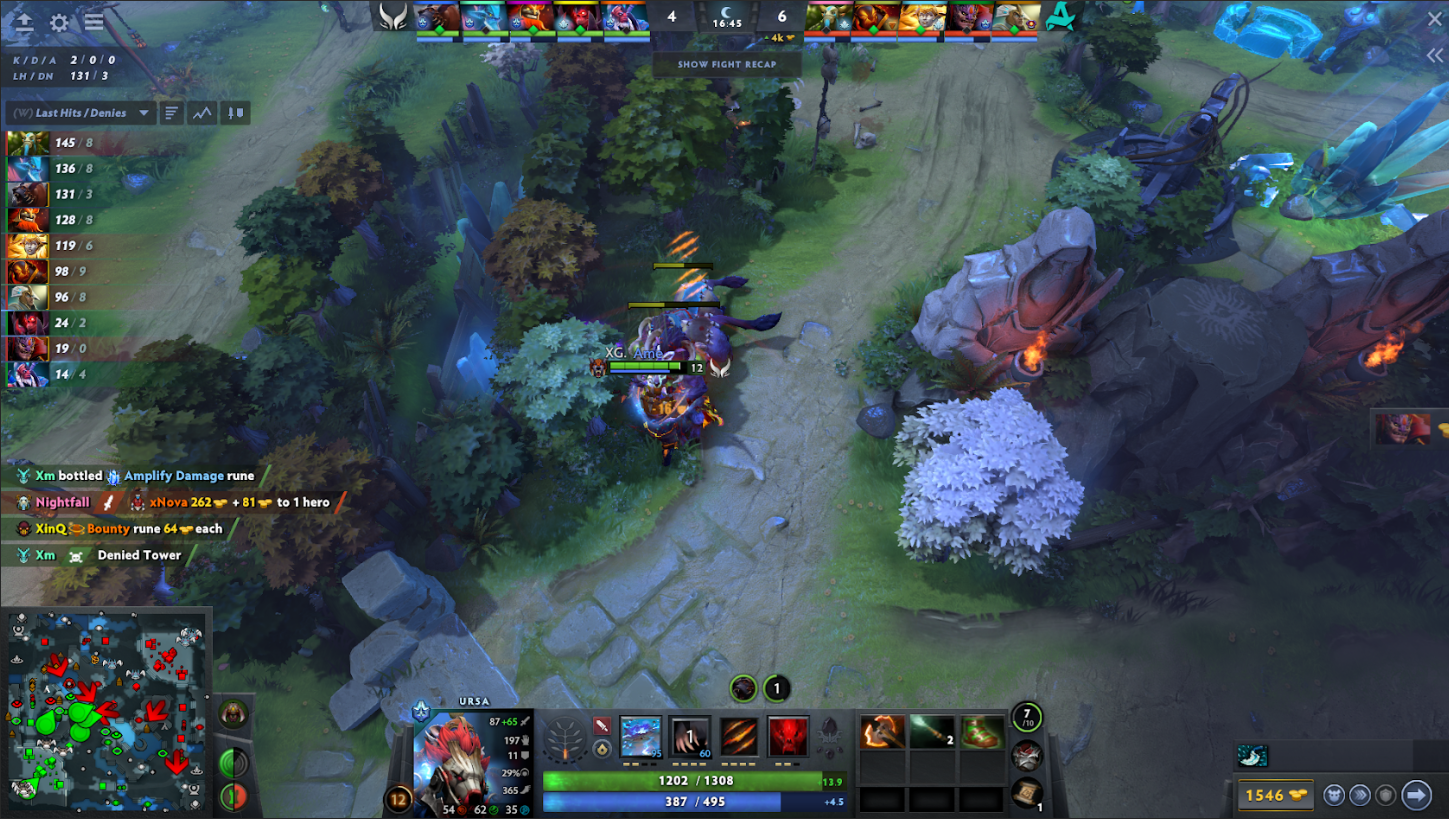Use the Town Portal Scroll
The image size is (1449, 819).
1028,794
